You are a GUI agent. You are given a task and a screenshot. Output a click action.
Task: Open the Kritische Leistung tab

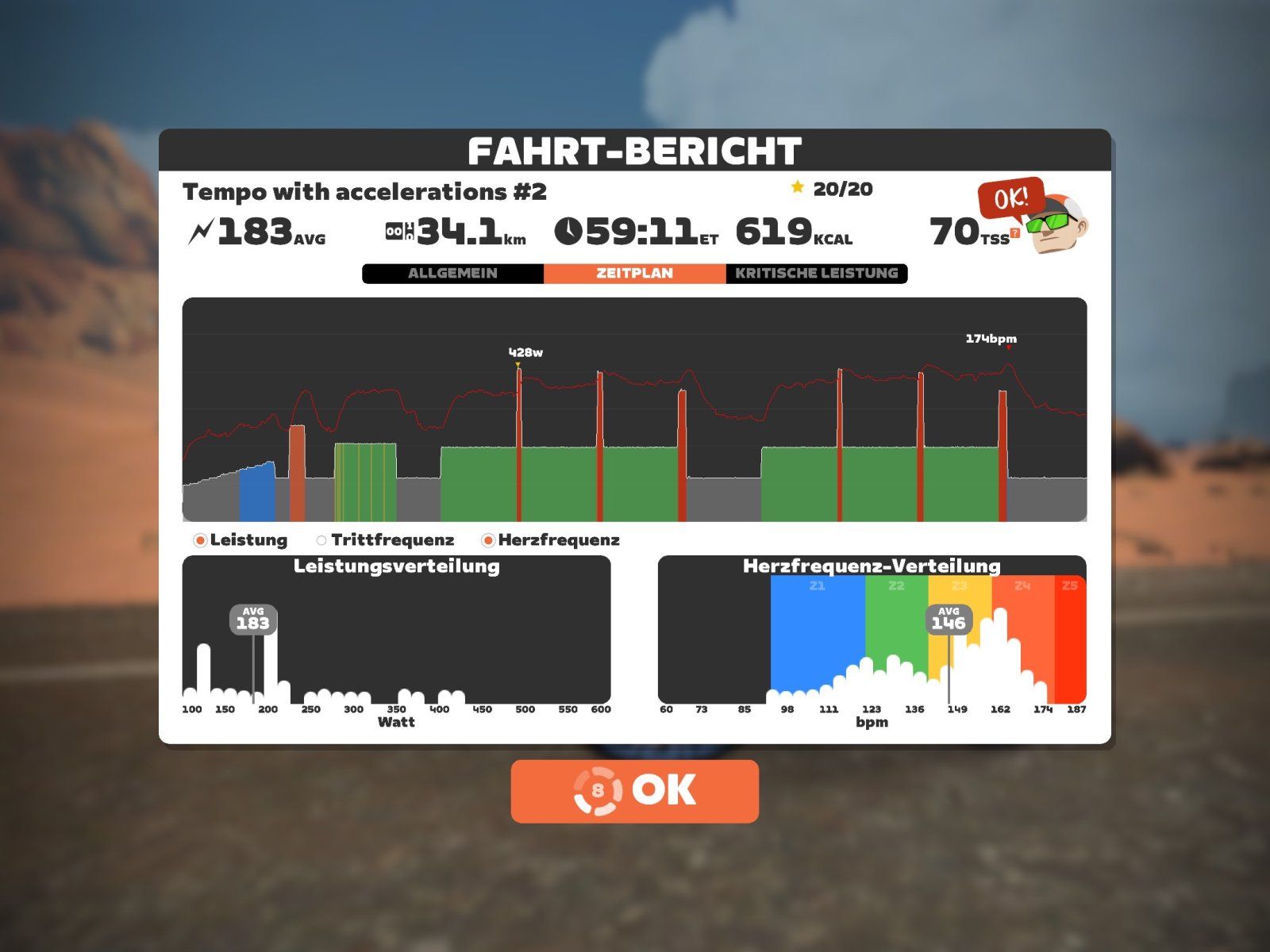coord(816,273)
